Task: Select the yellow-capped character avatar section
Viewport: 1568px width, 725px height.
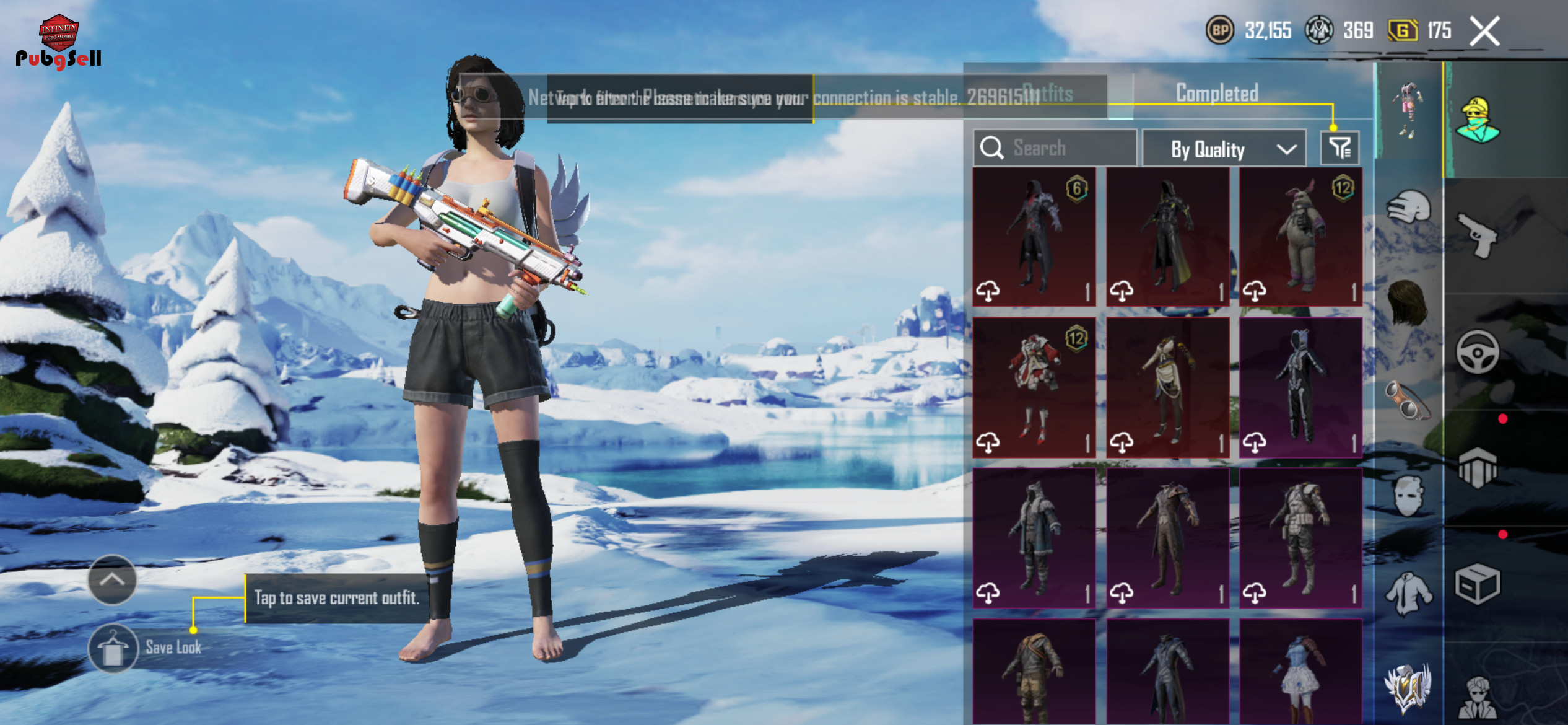Action: click(1478, 120)
